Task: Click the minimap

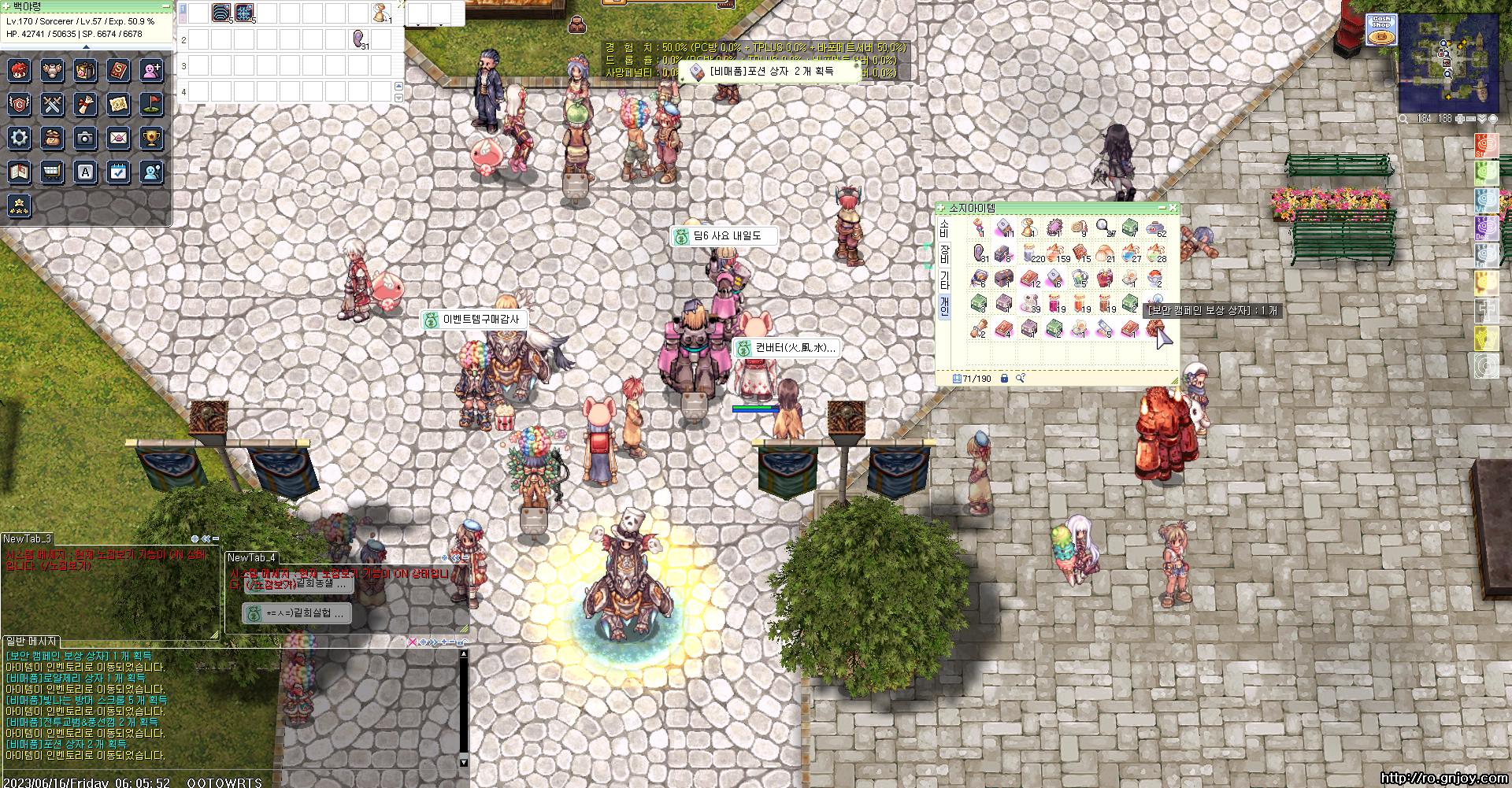Action: (1447, 65)
